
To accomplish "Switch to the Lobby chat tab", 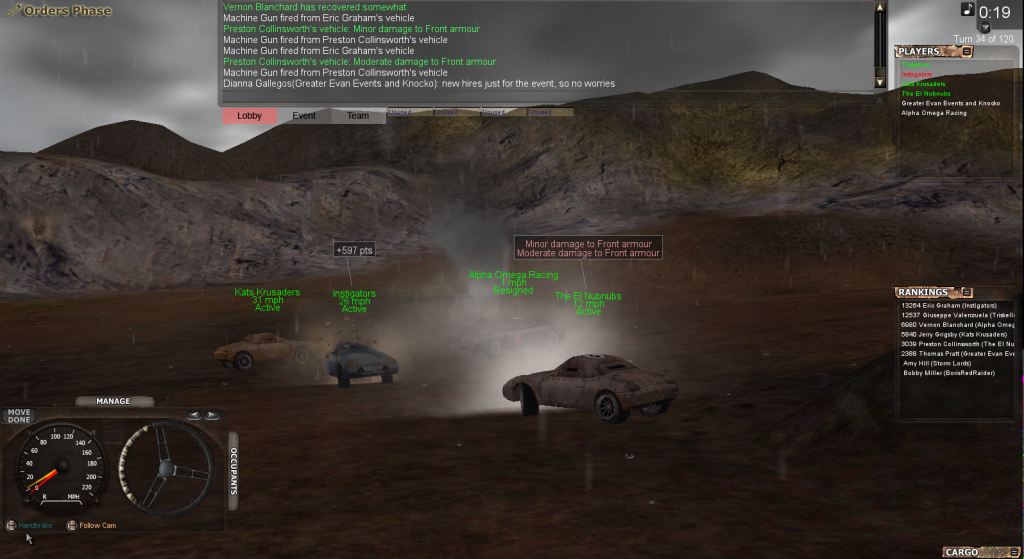I will coord(249,116).
